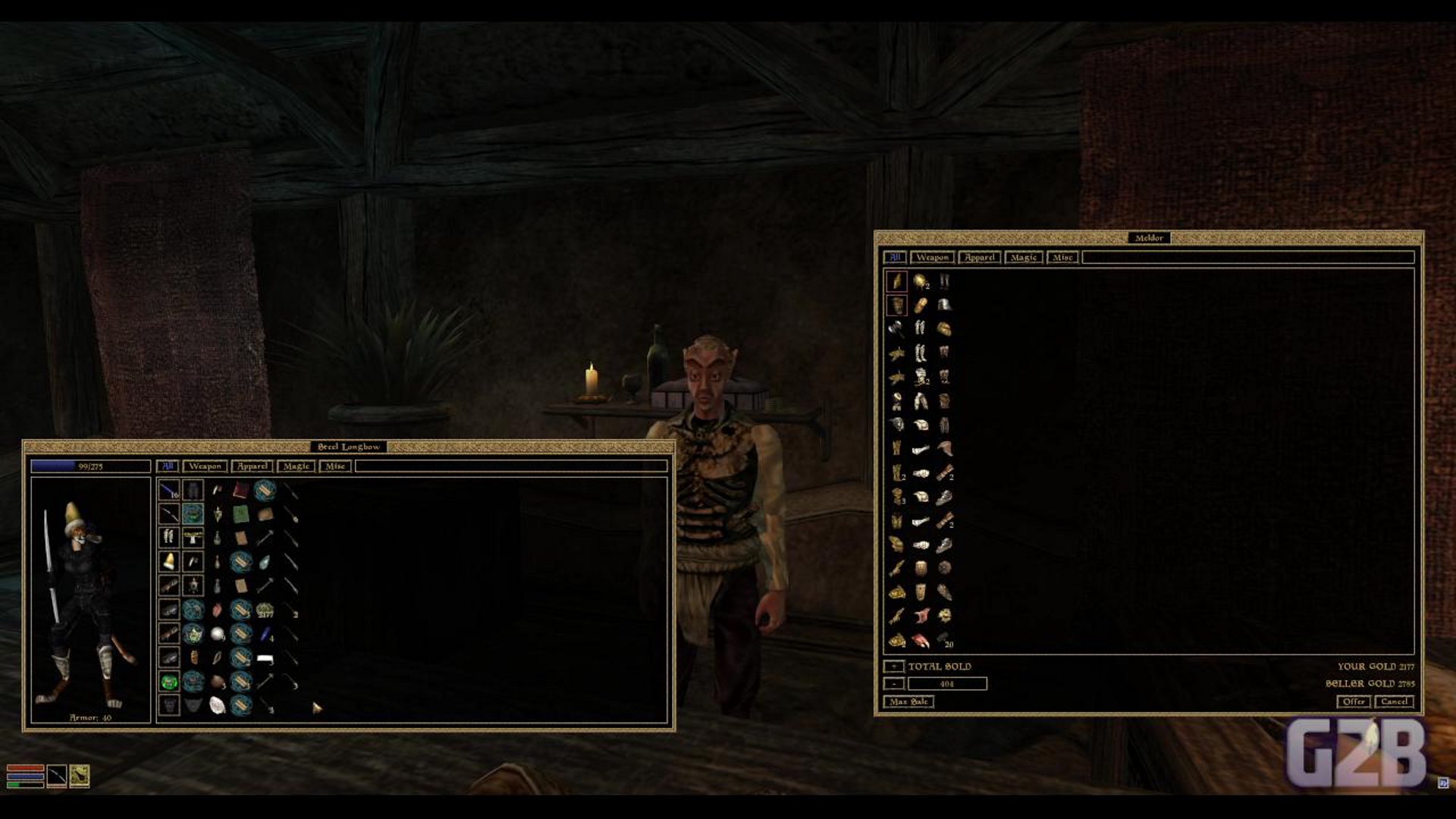Show Meldor's Apparel items
The image size is (1456, 819).
pyautogui.click(x=979, y=258)
